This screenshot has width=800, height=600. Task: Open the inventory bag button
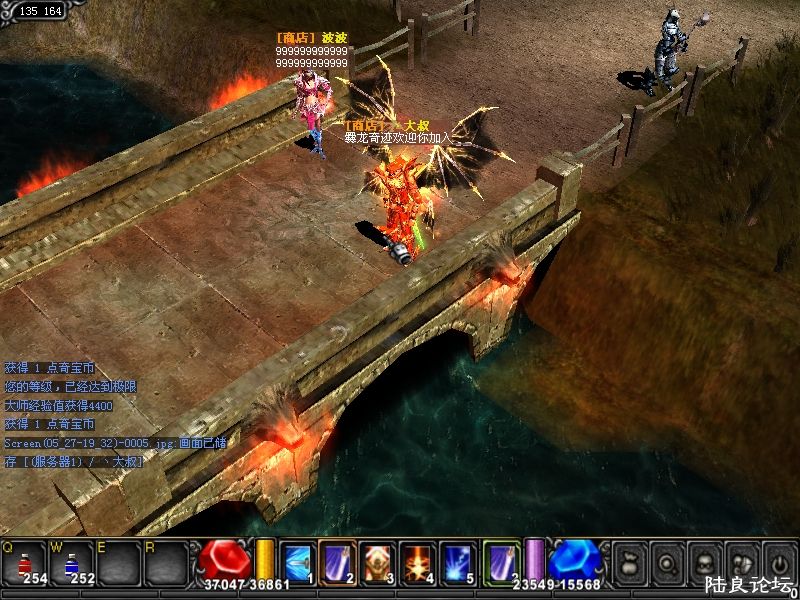click(628, 561)
